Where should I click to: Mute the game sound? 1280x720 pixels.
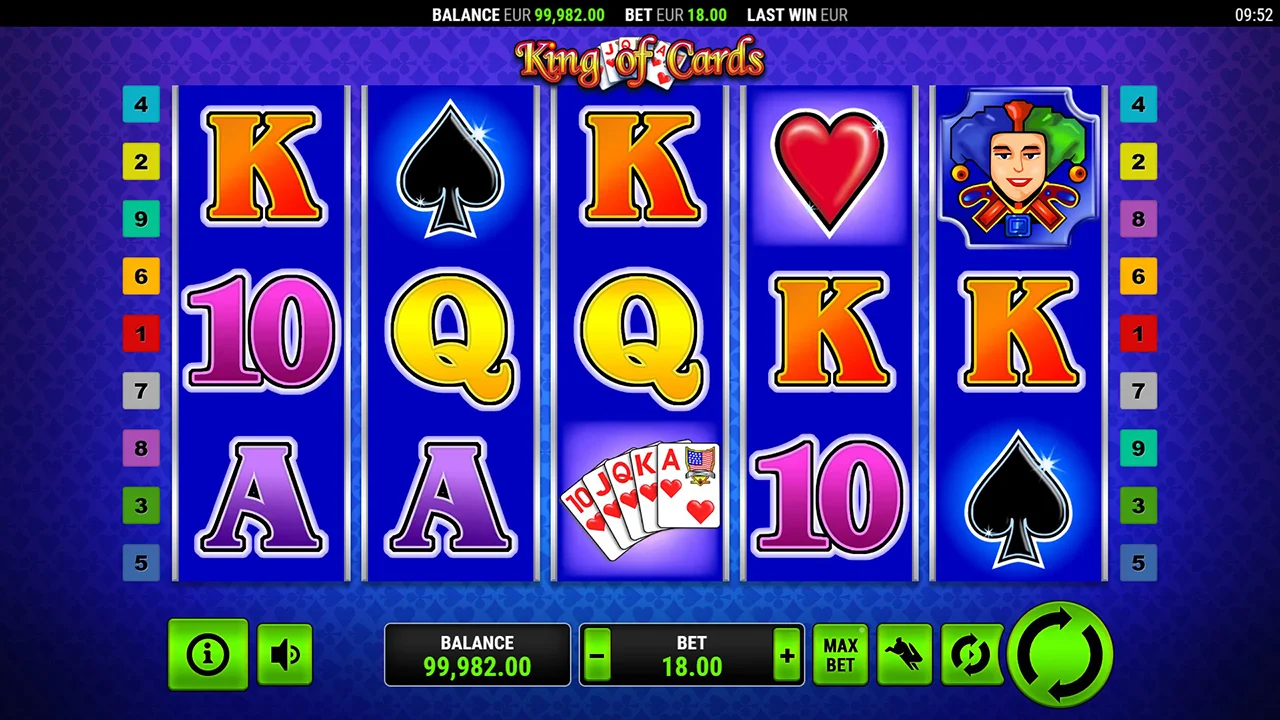click(x=284, y=654)
